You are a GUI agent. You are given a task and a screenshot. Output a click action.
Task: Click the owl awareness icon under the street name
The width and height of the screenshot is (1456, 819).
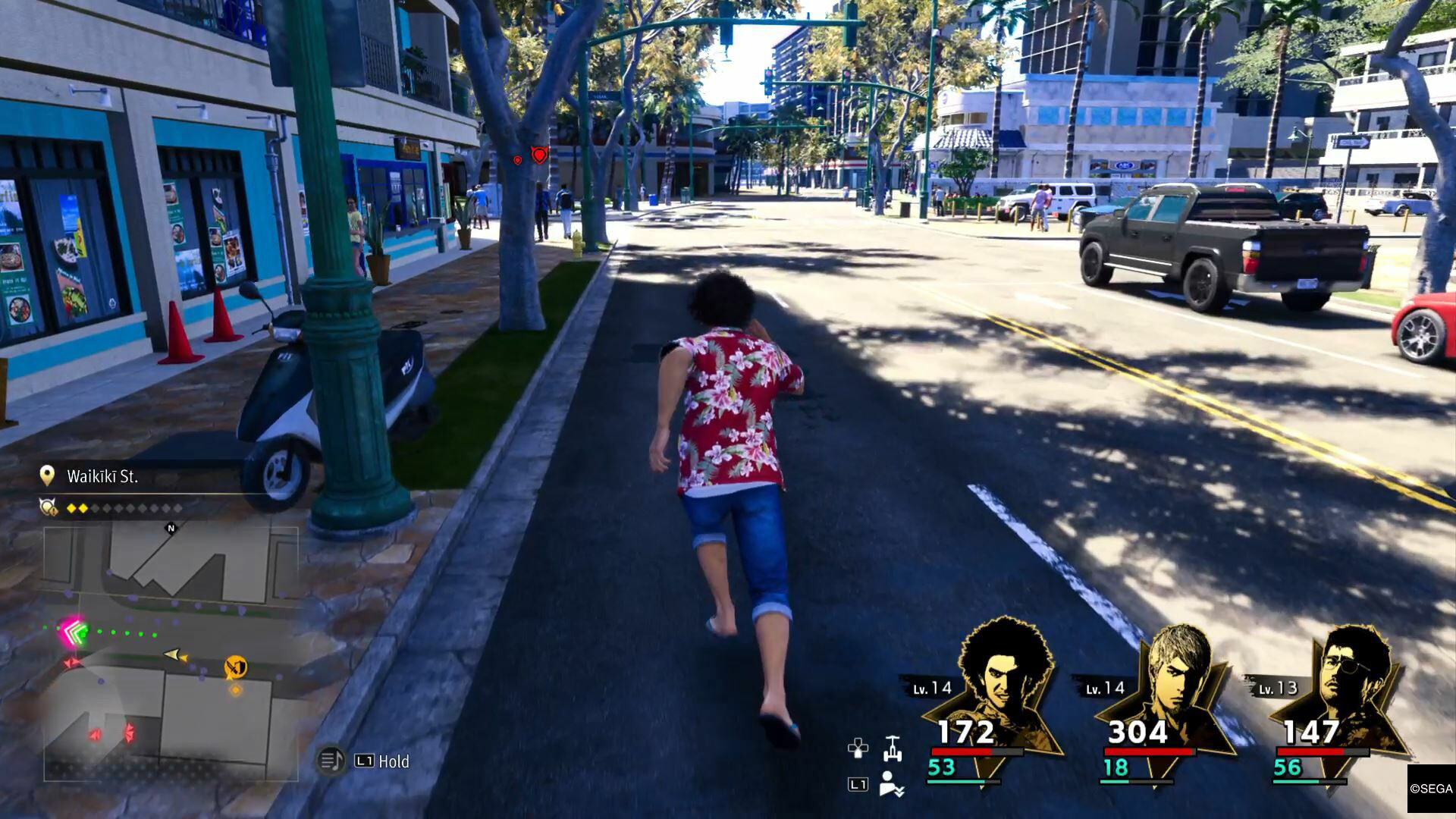tap(48, 506)
